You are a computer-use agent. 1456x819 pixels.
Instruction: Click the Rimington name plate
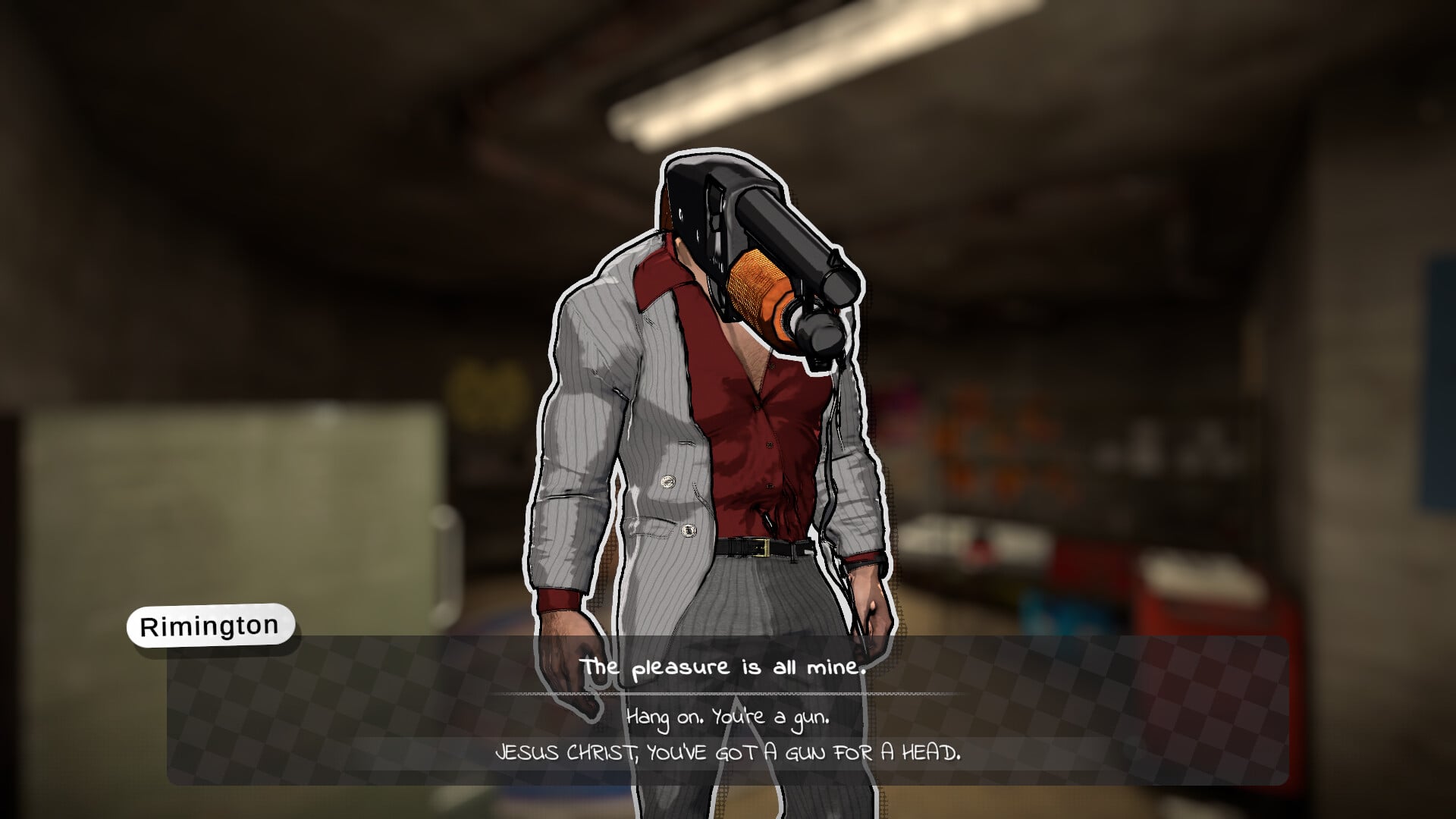[210, 625]
